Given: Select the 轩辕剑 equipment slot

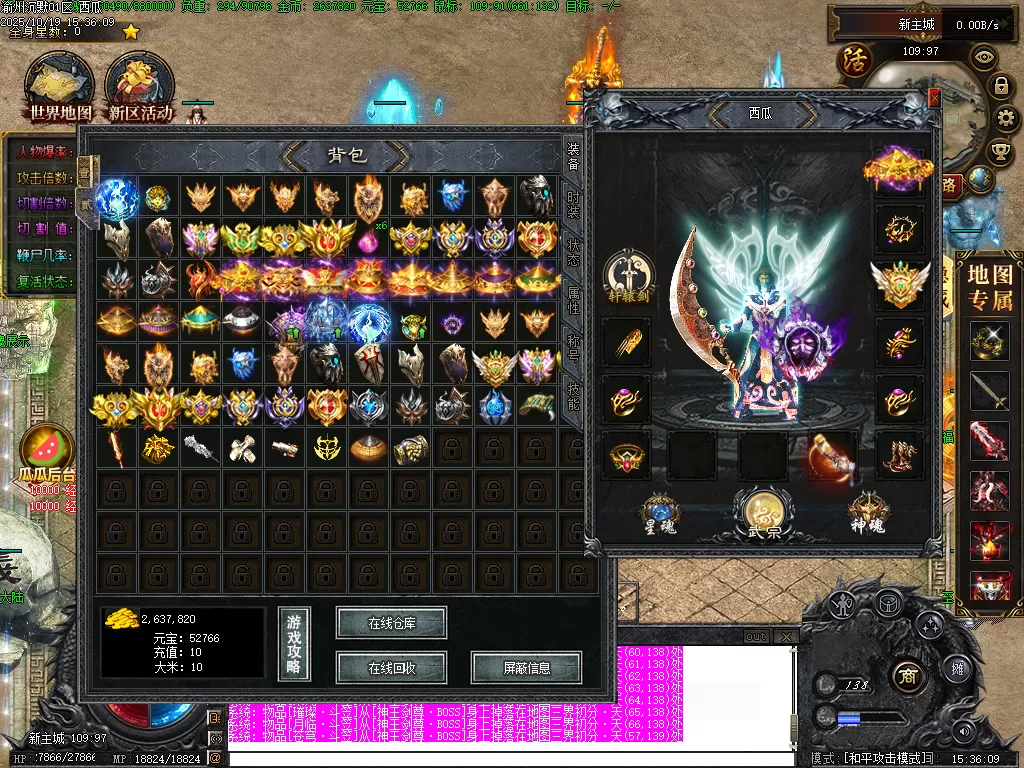Looking at the screenshot, I should pyautogui.click(x=629, y=277).
